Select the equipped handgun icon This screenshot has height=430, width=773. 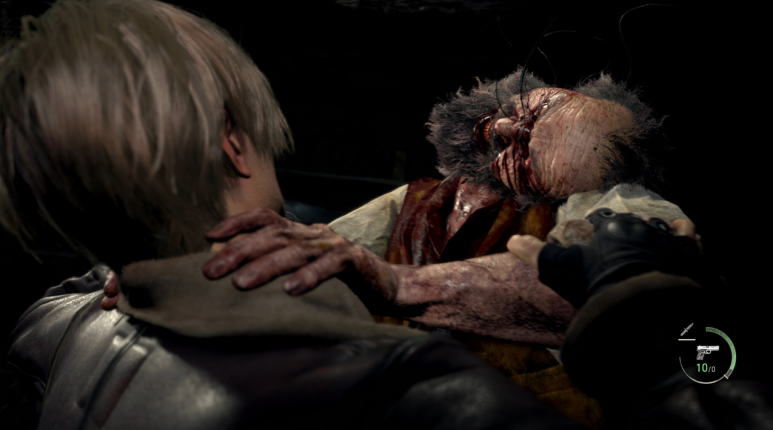(x=706, y=351)
